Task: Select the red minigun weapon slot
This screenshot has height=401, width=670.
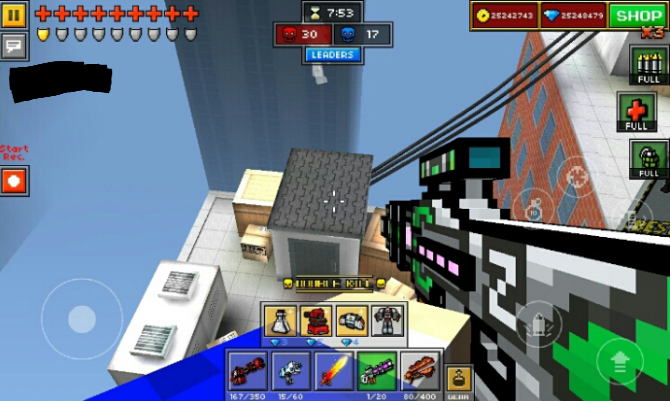Action: 246,370
